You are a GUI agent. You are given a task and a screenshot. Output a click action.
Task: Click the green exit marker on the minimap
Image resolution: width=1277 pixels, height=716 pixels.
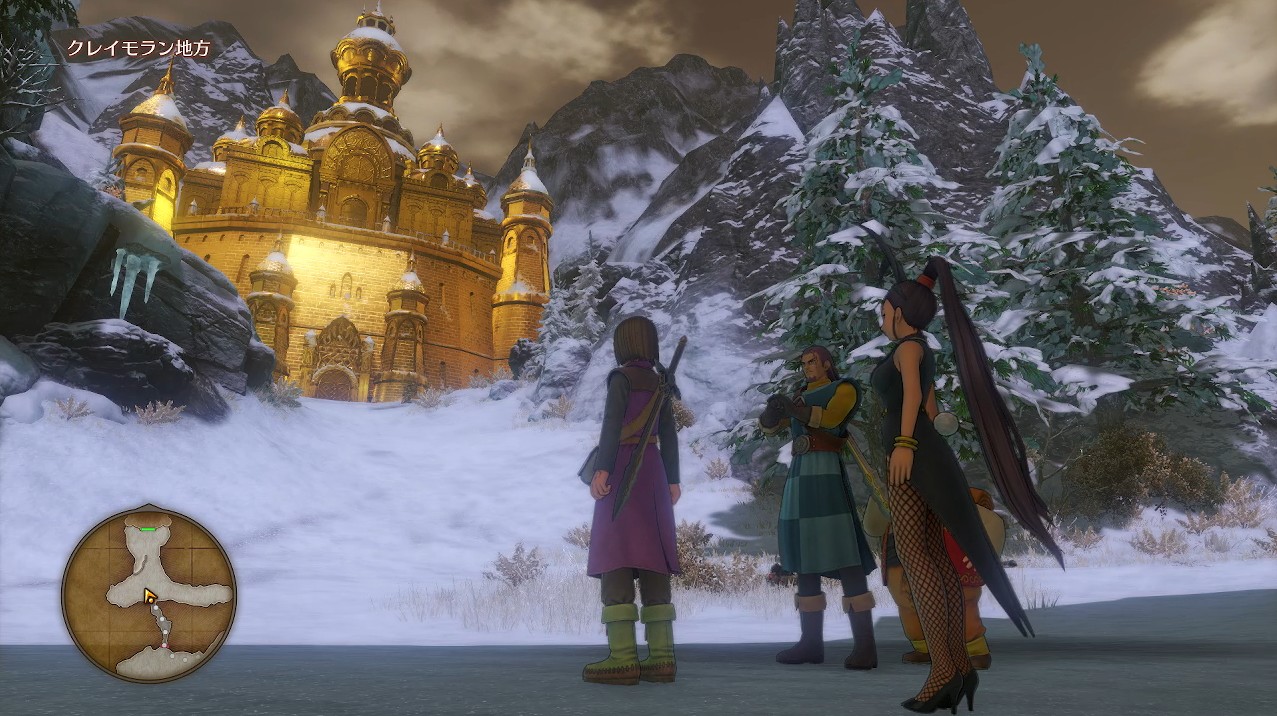[148, 529]
